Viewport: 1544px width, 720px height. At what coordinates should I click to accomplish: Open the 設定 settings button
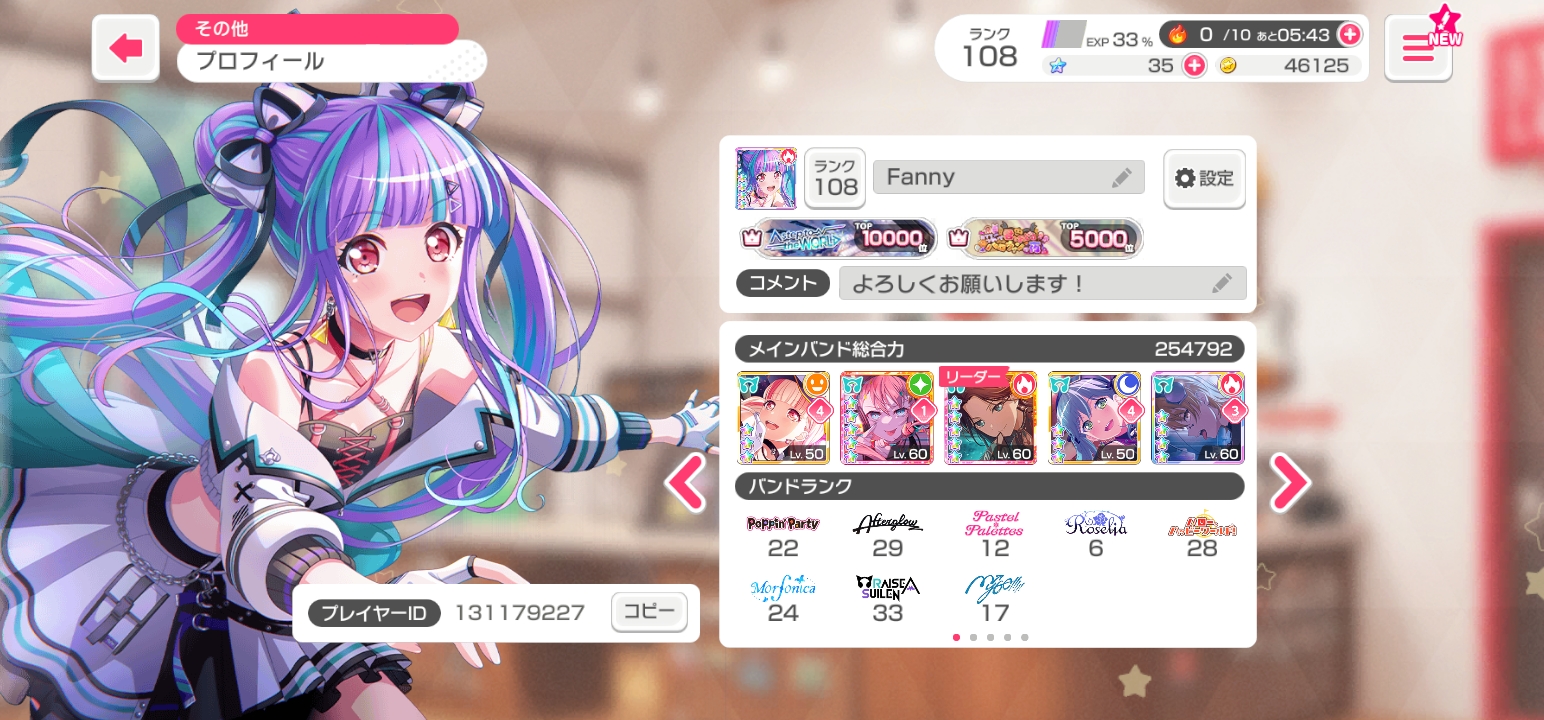1204,179
